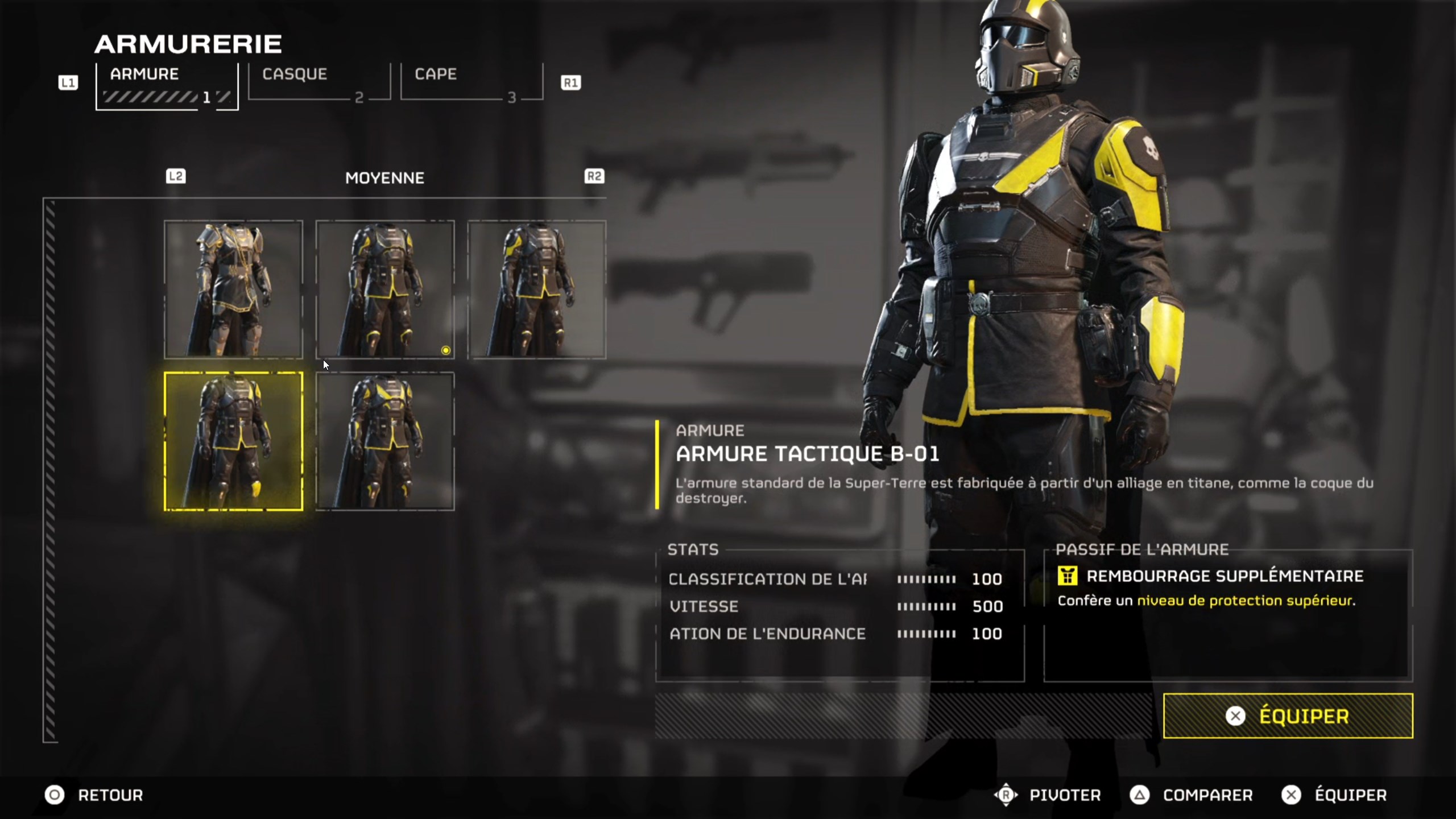
Task: Open the Cape tab
Action: tap(471, 82)
